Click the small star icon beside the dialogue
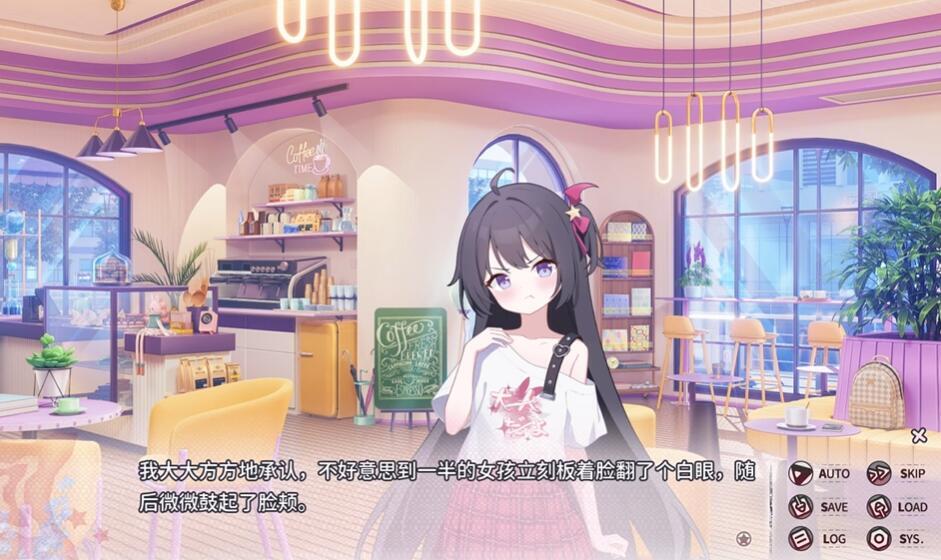This screenshot has height=560, width=941. [x=742, y=540]
